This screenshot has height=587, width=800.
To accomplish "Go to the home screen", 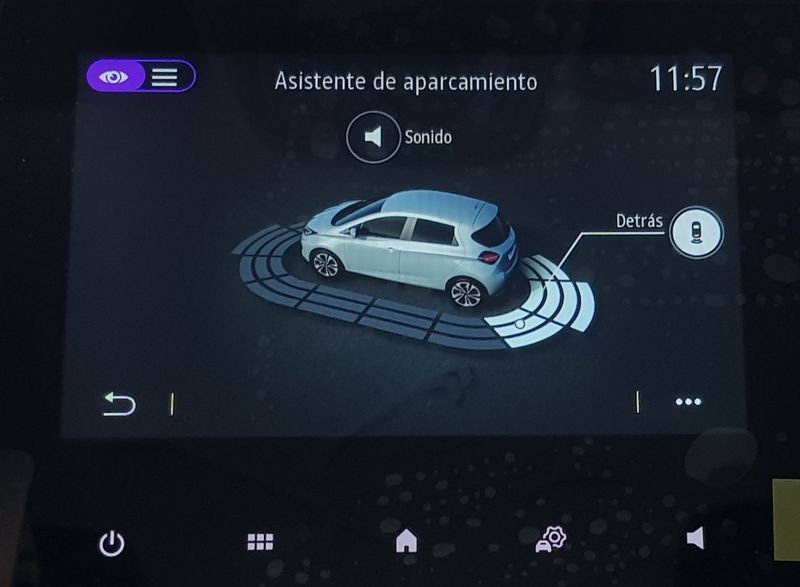I will (406, 541).
